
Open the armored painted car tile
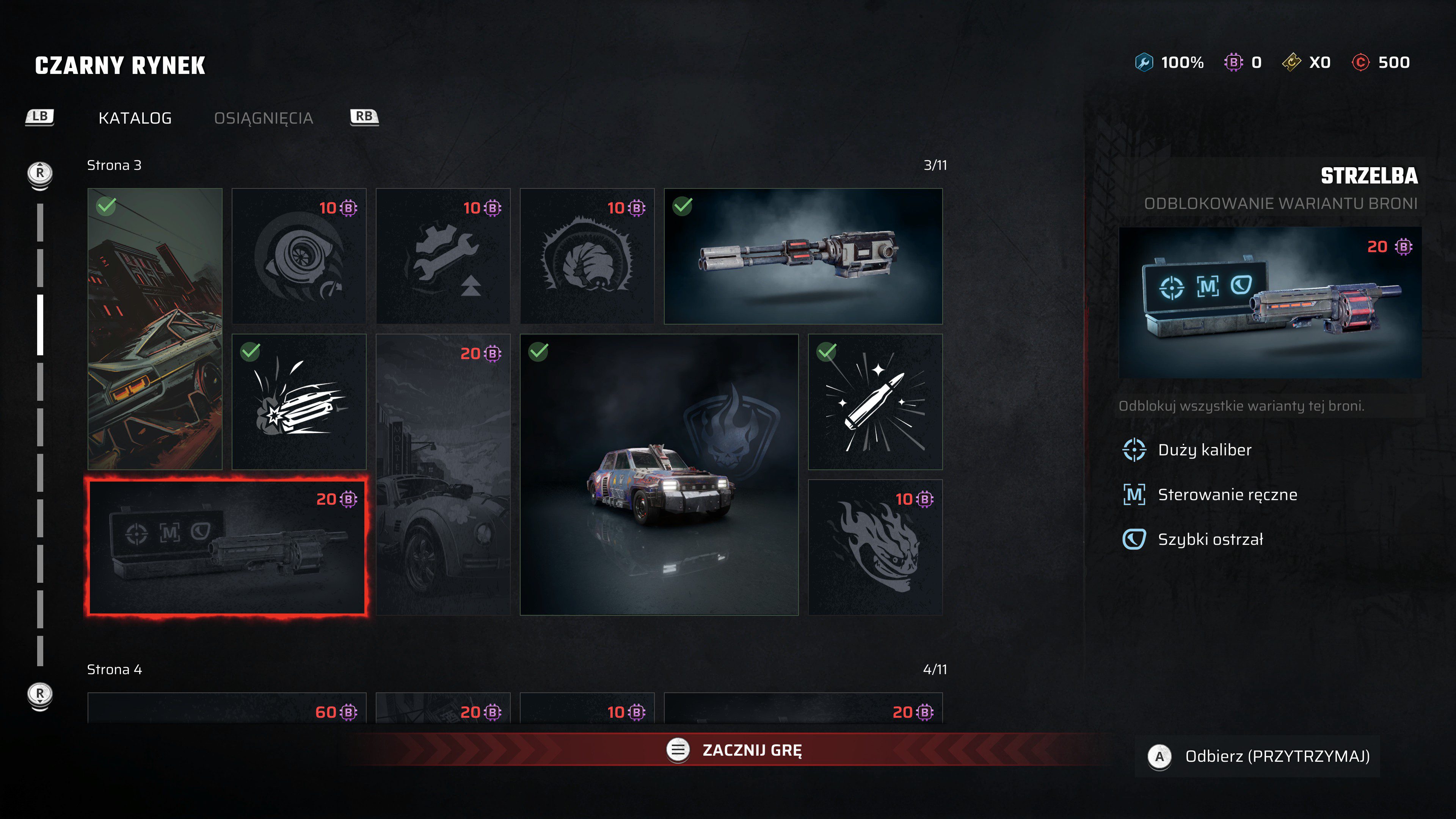(659, 474)
